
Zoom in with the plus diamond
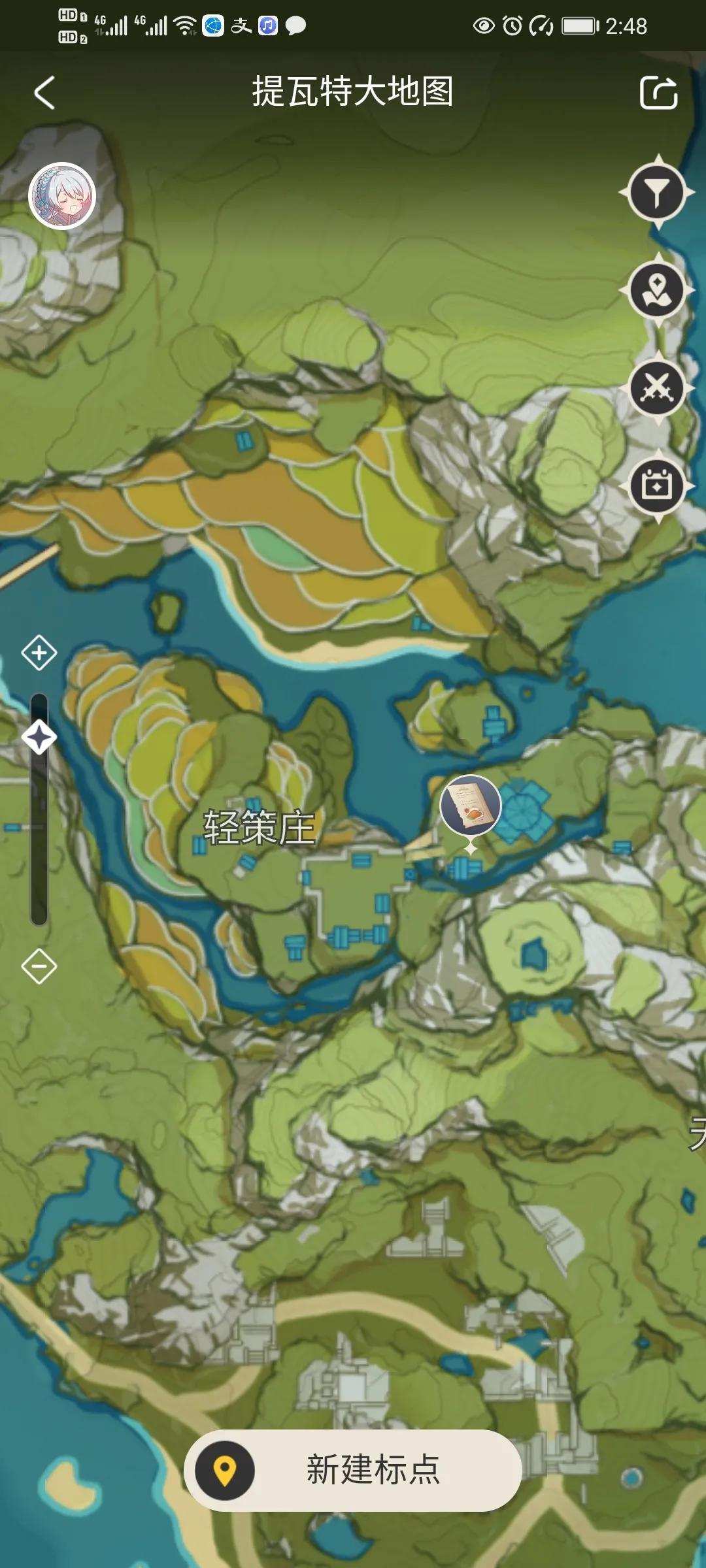tap(39, 653)
